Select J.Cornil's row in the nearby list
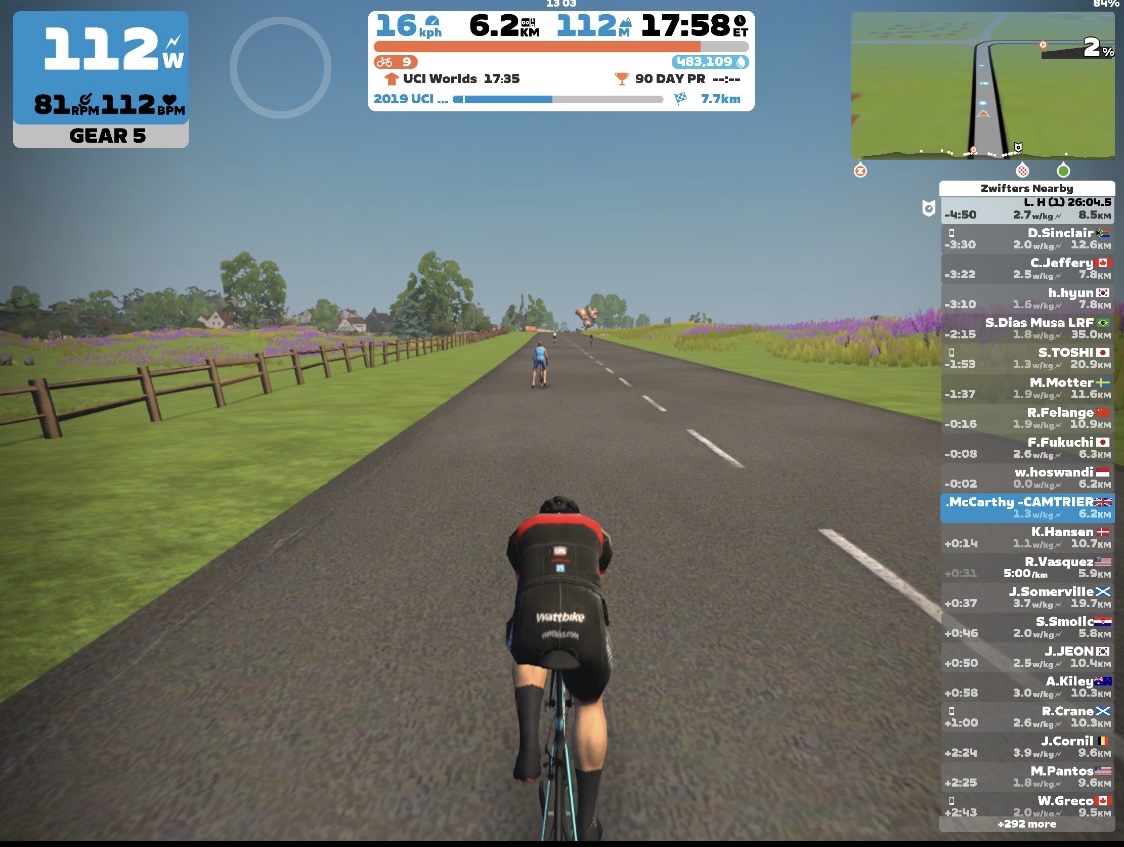1124x847 pixels. point(1027,748)
